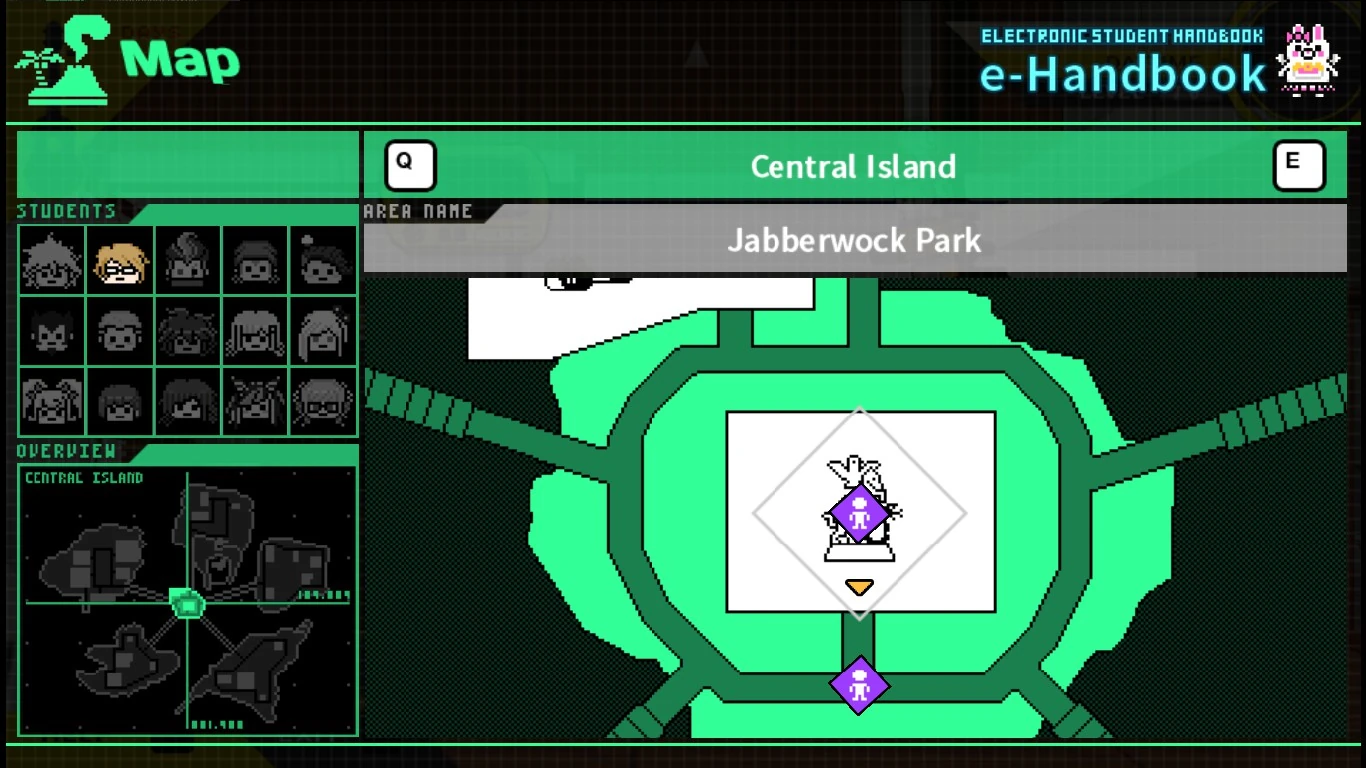Select the spiky-haired student portrait

52,260
